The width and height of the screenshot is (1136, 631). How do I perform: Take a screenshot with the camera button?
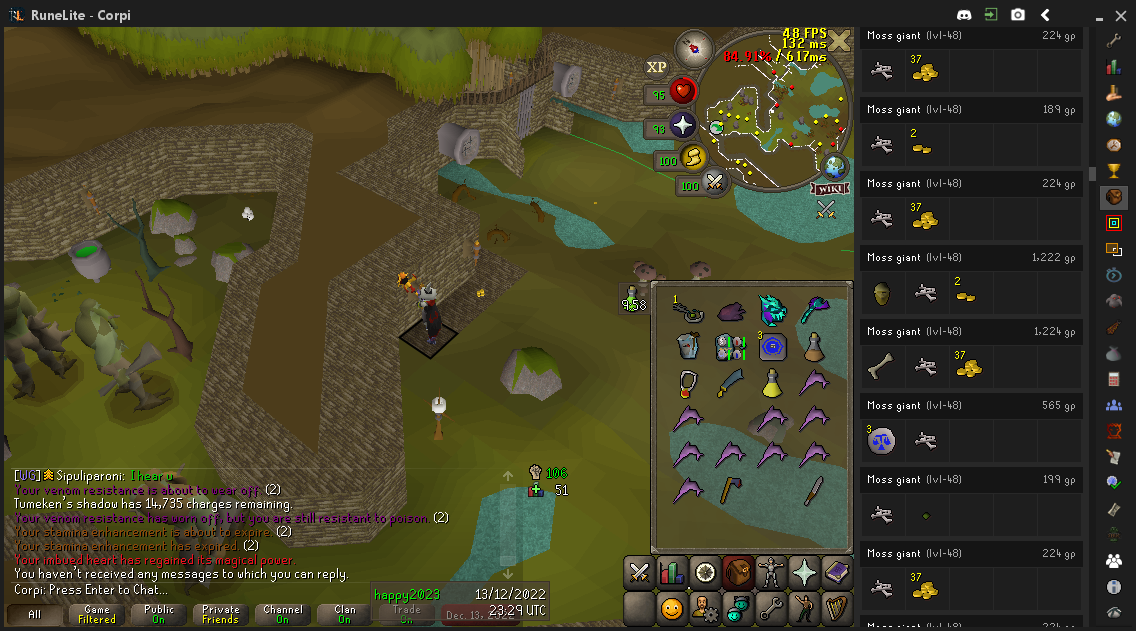[1018, 15]
